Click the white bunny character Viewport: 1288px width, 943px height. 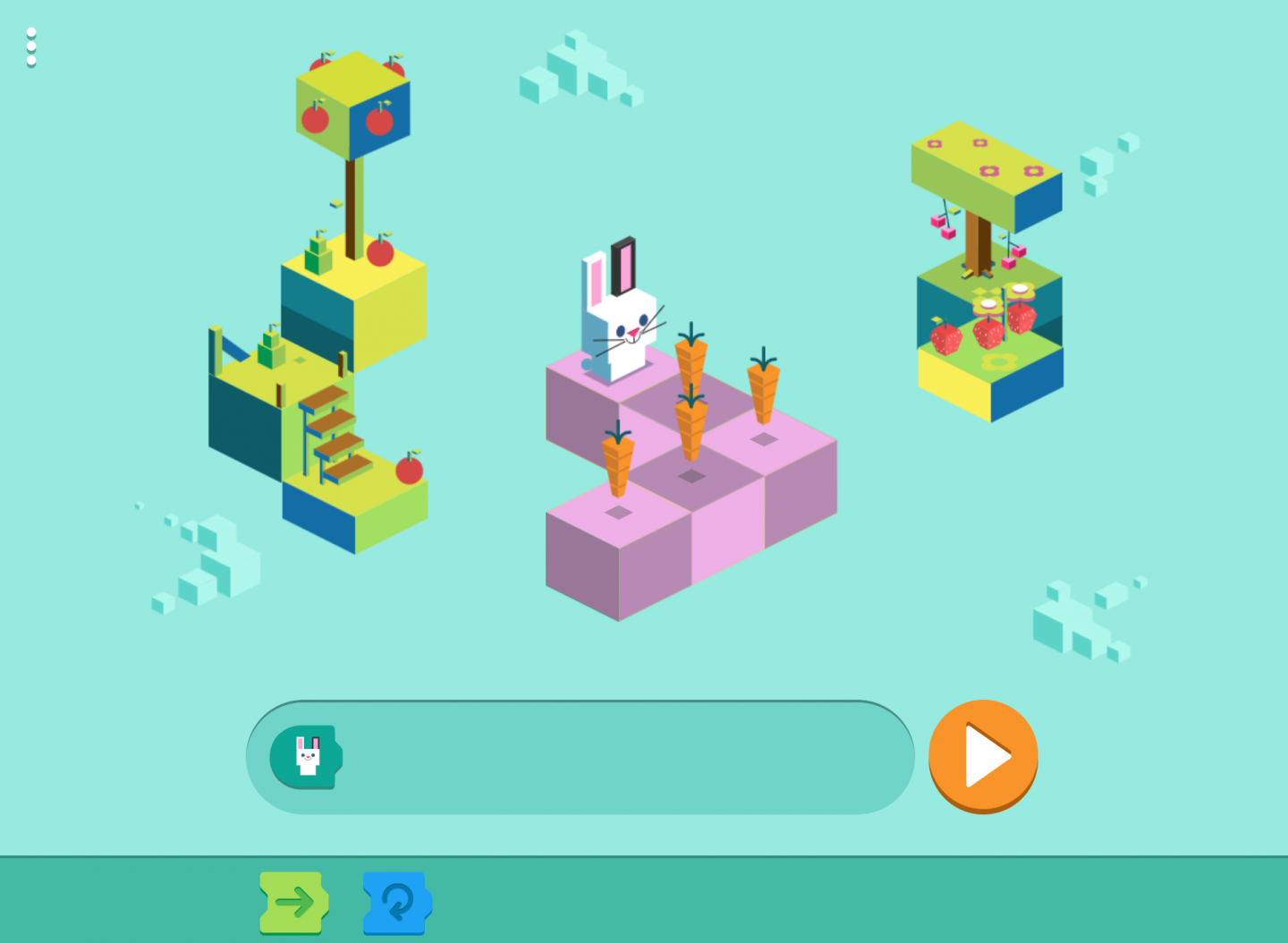626,318
